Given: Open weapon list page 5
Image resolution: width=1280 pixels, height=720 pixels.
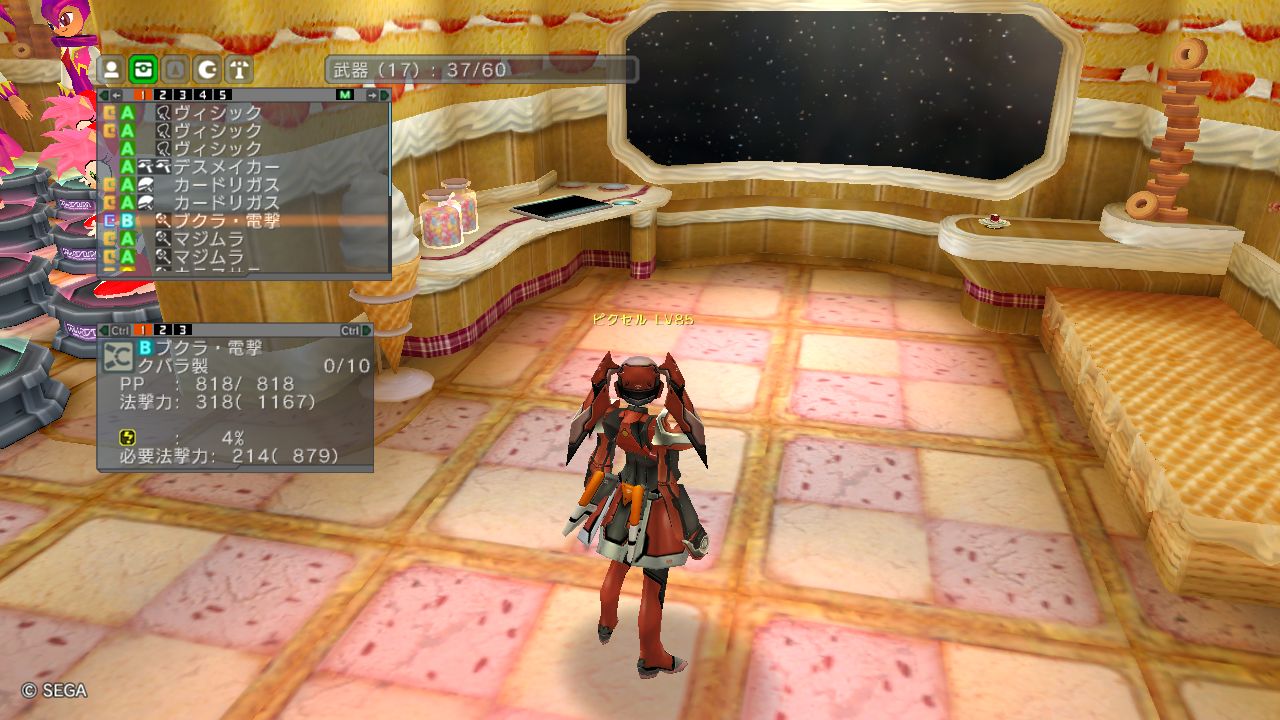Looking at the screenshot, I should (x=223, y=95).
